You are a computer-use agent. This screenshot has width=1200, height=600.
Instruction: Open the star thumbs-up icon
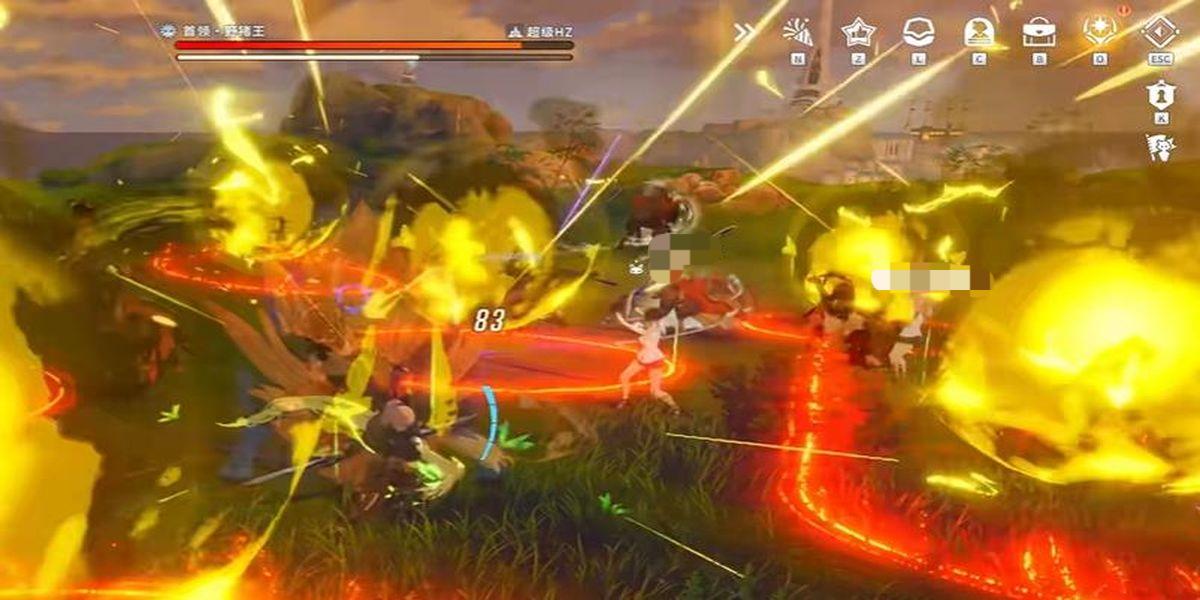(858, 32)
